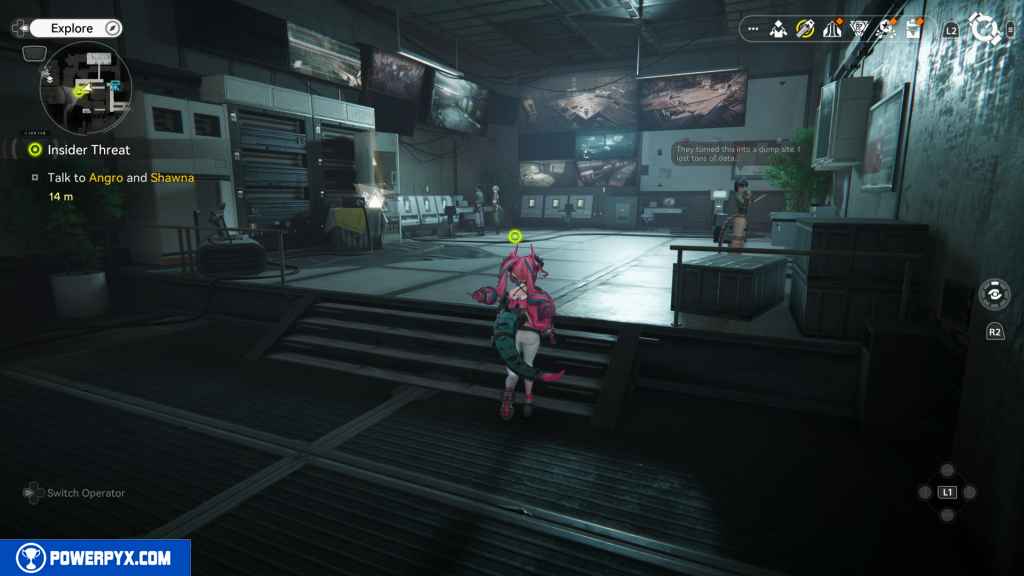Open the operator figure icon in toolbar

[778, 29]
